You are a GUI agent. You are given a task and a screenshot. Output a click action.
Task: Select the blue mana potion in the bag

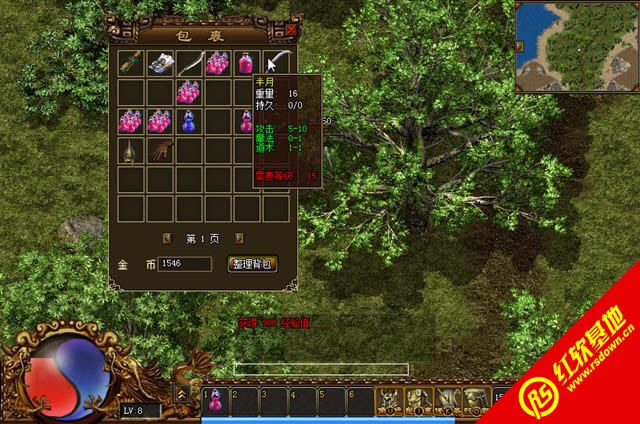[189, 122]
